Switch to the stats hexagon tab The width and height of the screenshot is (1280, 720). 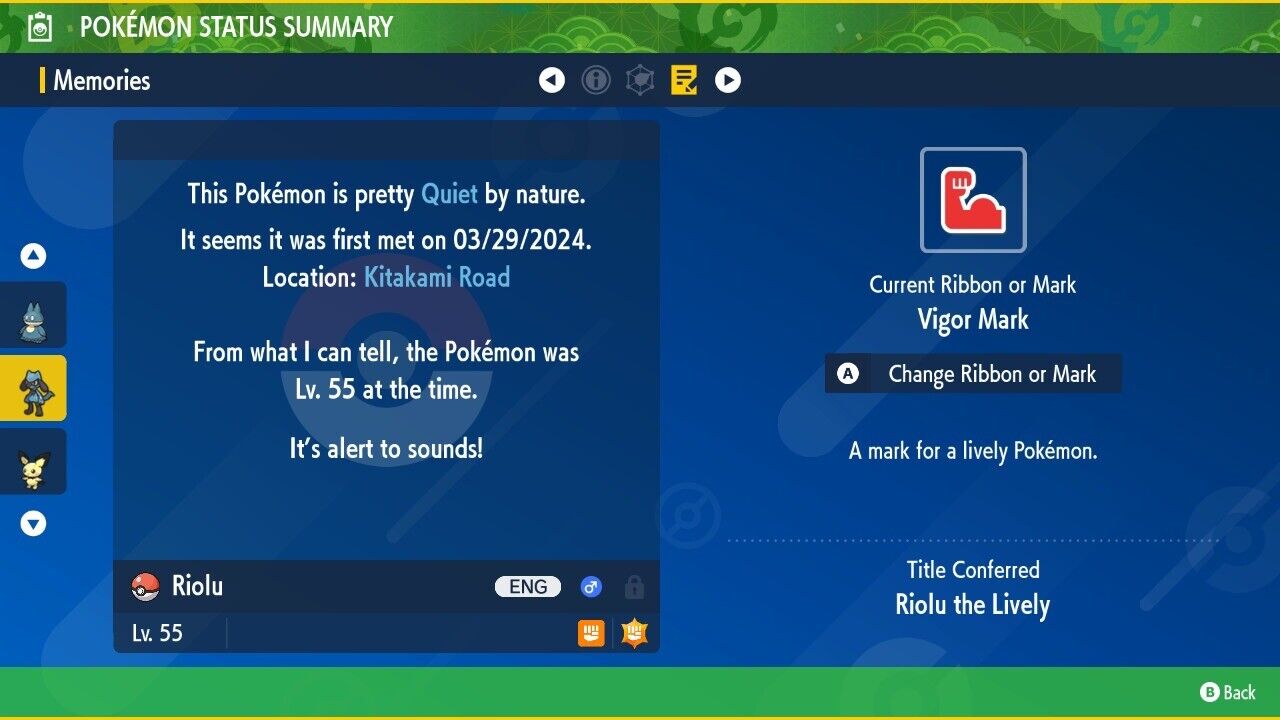point(640,80)
